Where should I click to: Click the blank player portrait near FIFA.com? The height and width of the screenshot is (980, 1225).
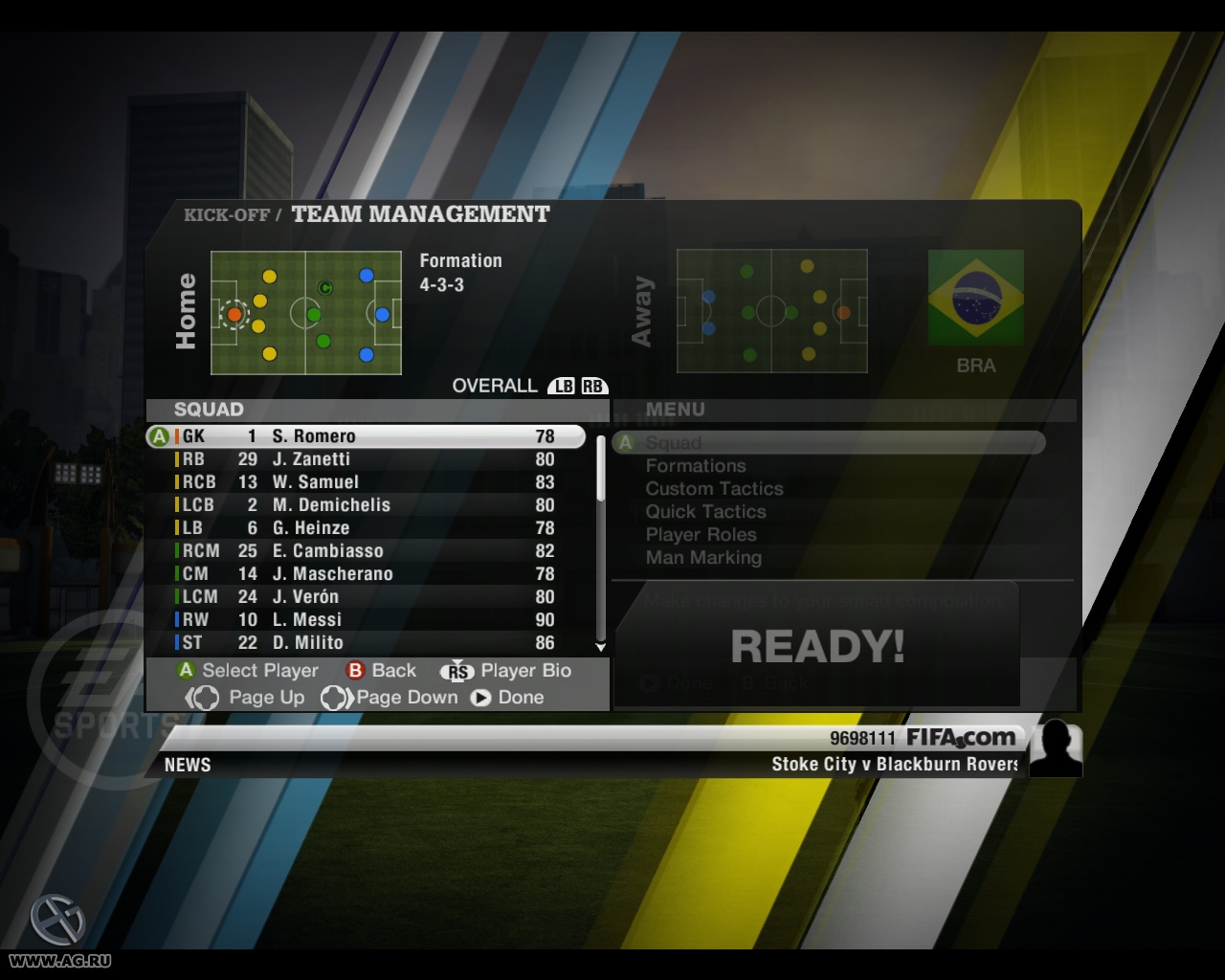click(1056, 748)
